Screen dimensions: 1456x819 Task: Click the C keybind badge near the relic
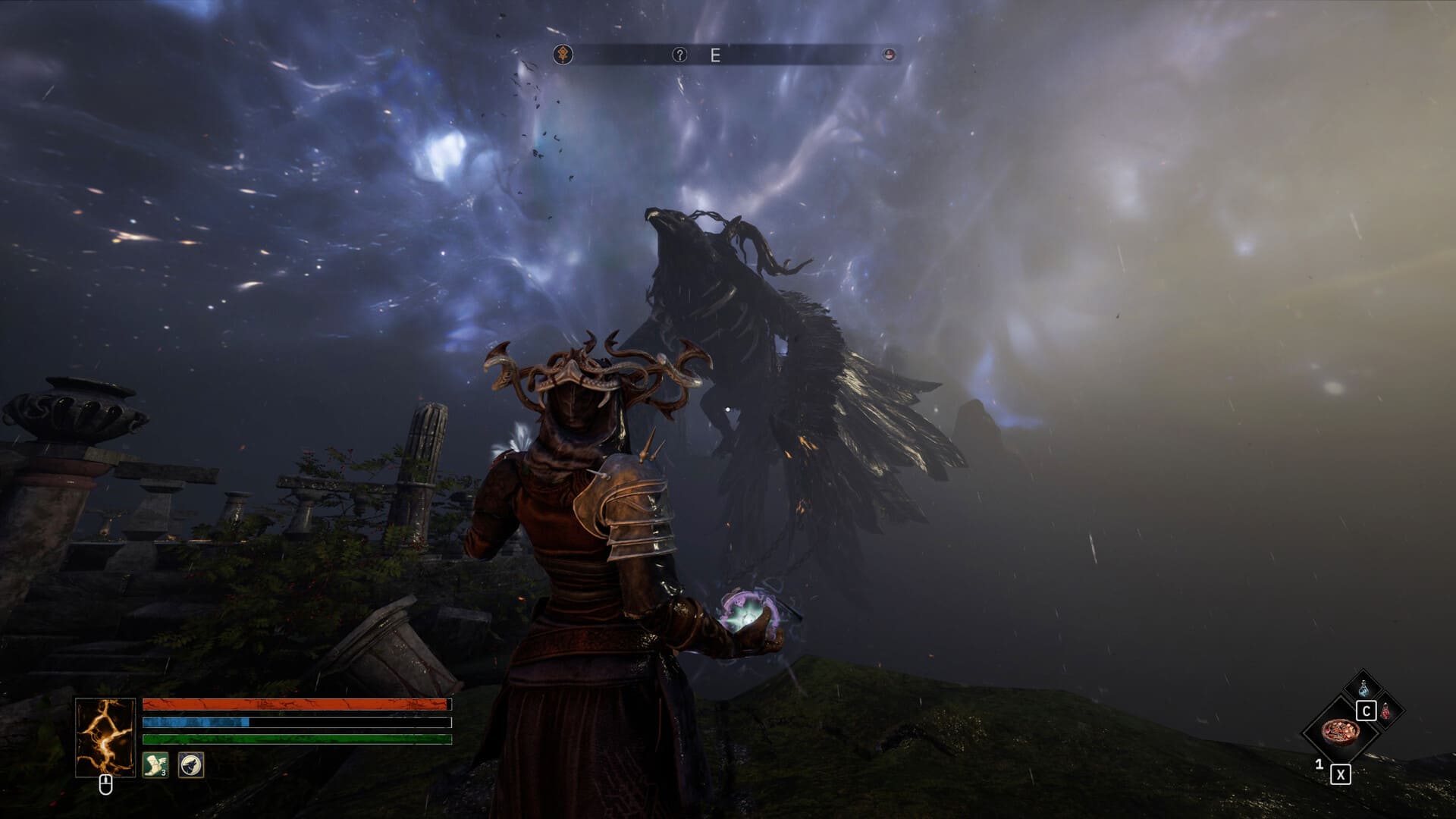click(x=1366, y=711)
